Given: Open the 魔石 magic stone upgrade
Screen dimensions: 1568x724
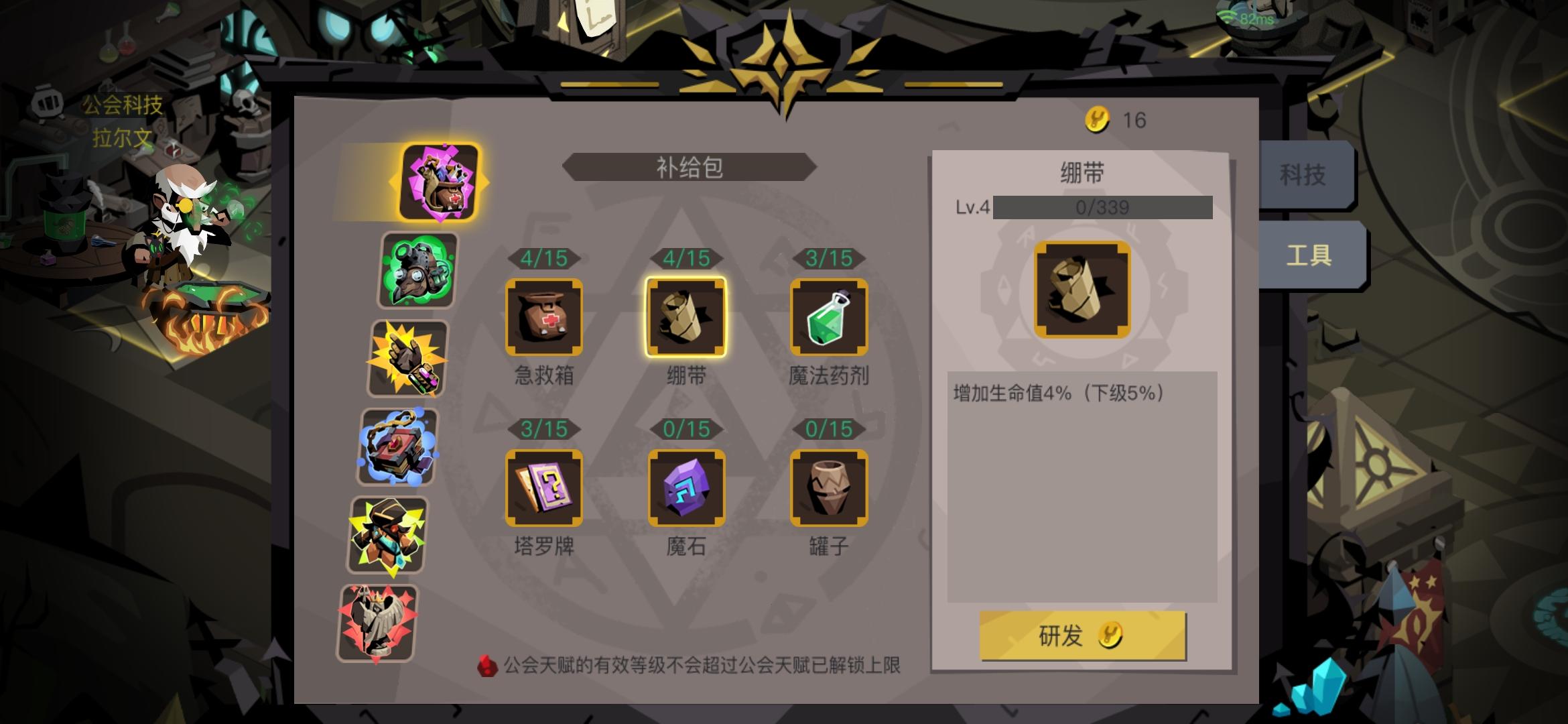Looking at the screenshot, I should (x=686, y=487).
